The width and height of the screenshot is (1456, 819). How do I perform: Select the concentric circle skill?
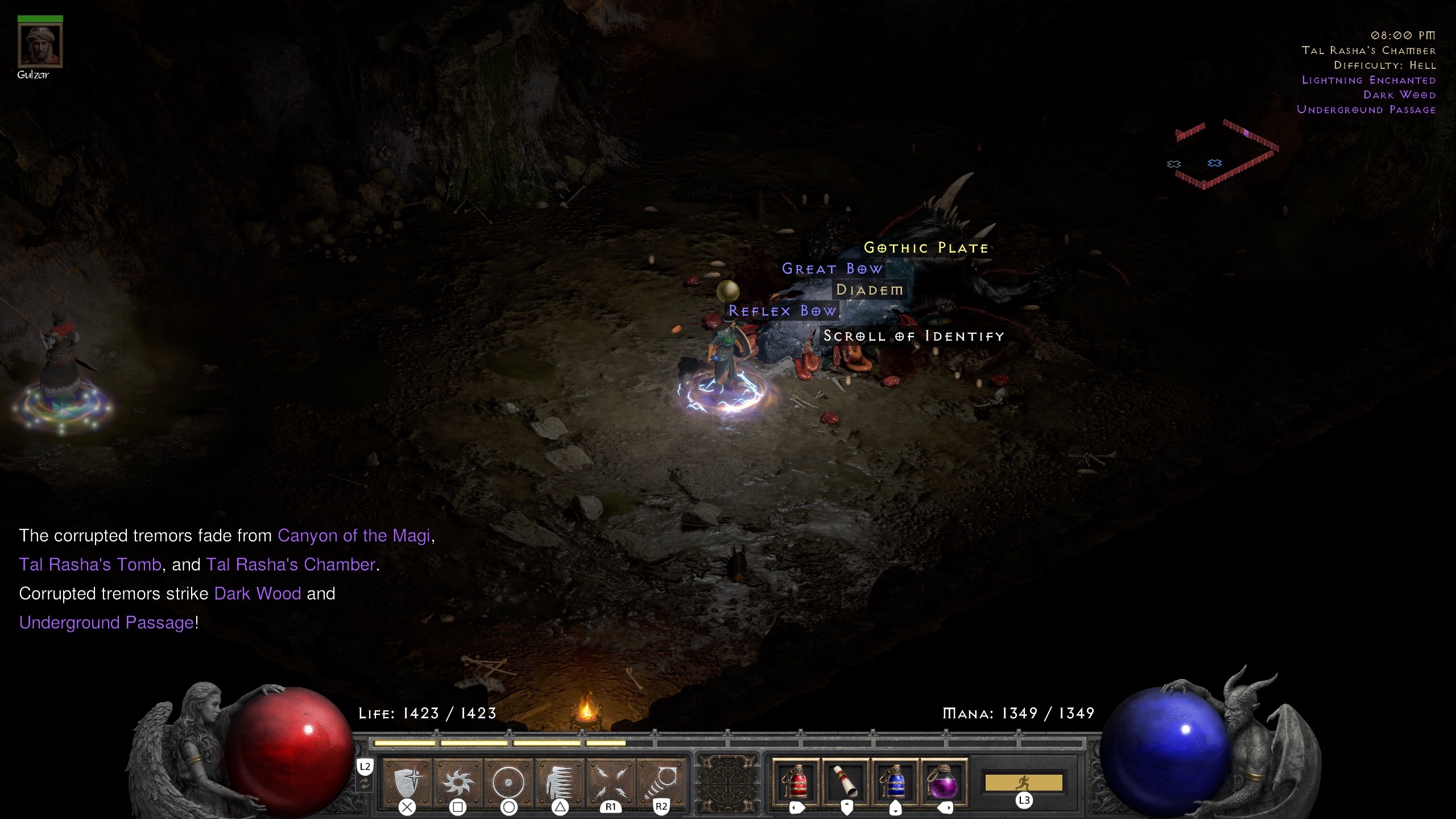tap(508, 781)
